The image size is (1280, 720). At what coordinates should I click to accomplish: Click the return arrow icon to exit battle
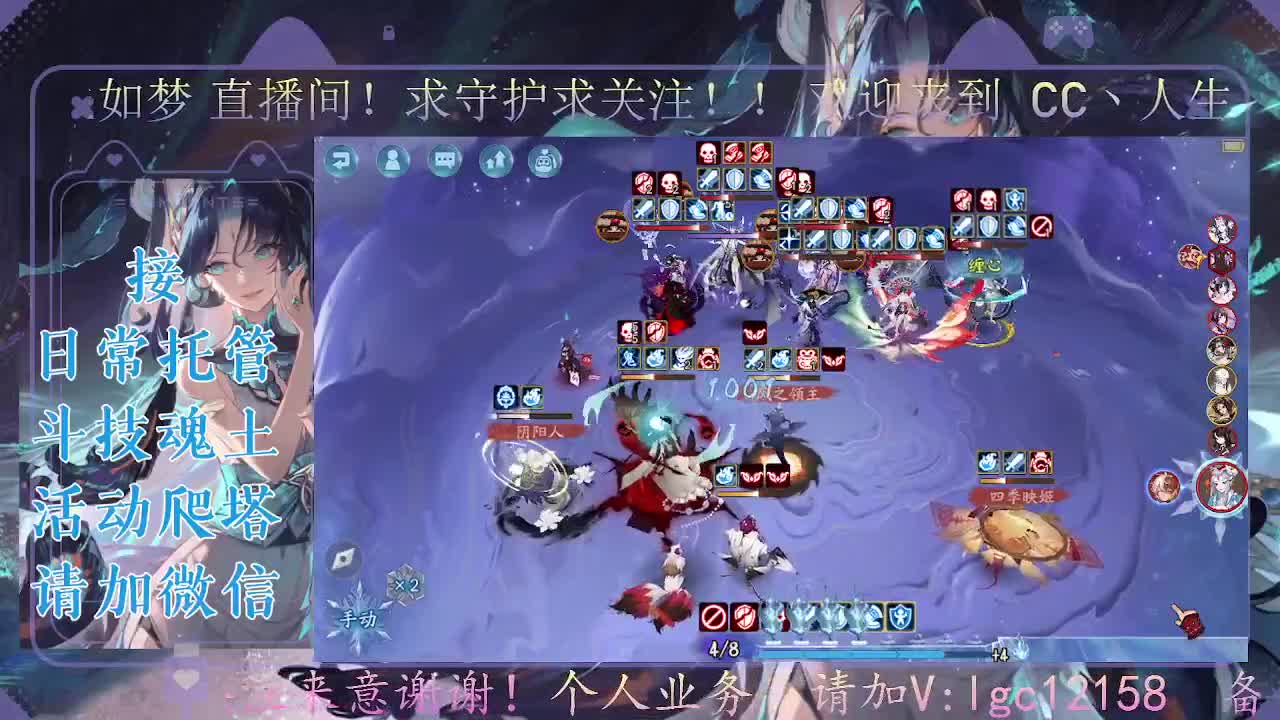click(340, 158)
